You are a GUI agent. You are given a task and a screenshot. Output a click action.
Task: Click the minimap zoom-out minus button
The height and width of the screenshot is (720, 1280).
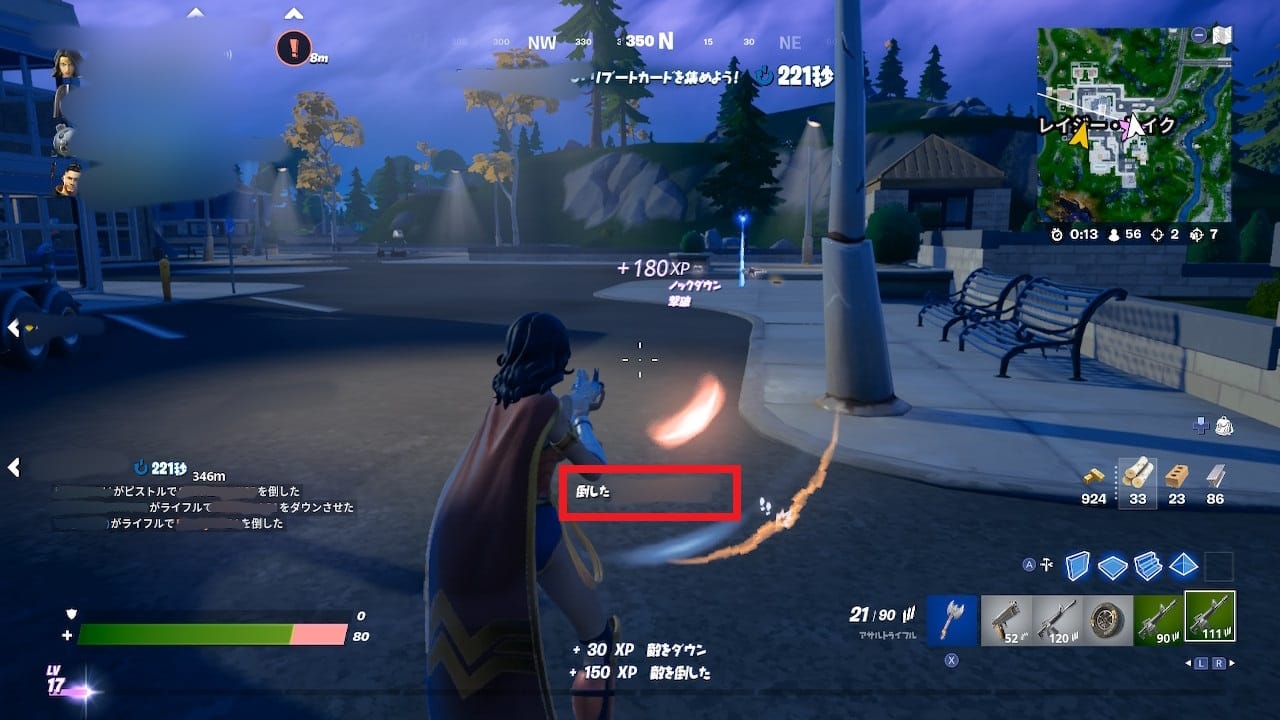pyautogui.click(x=1198, y=35)
